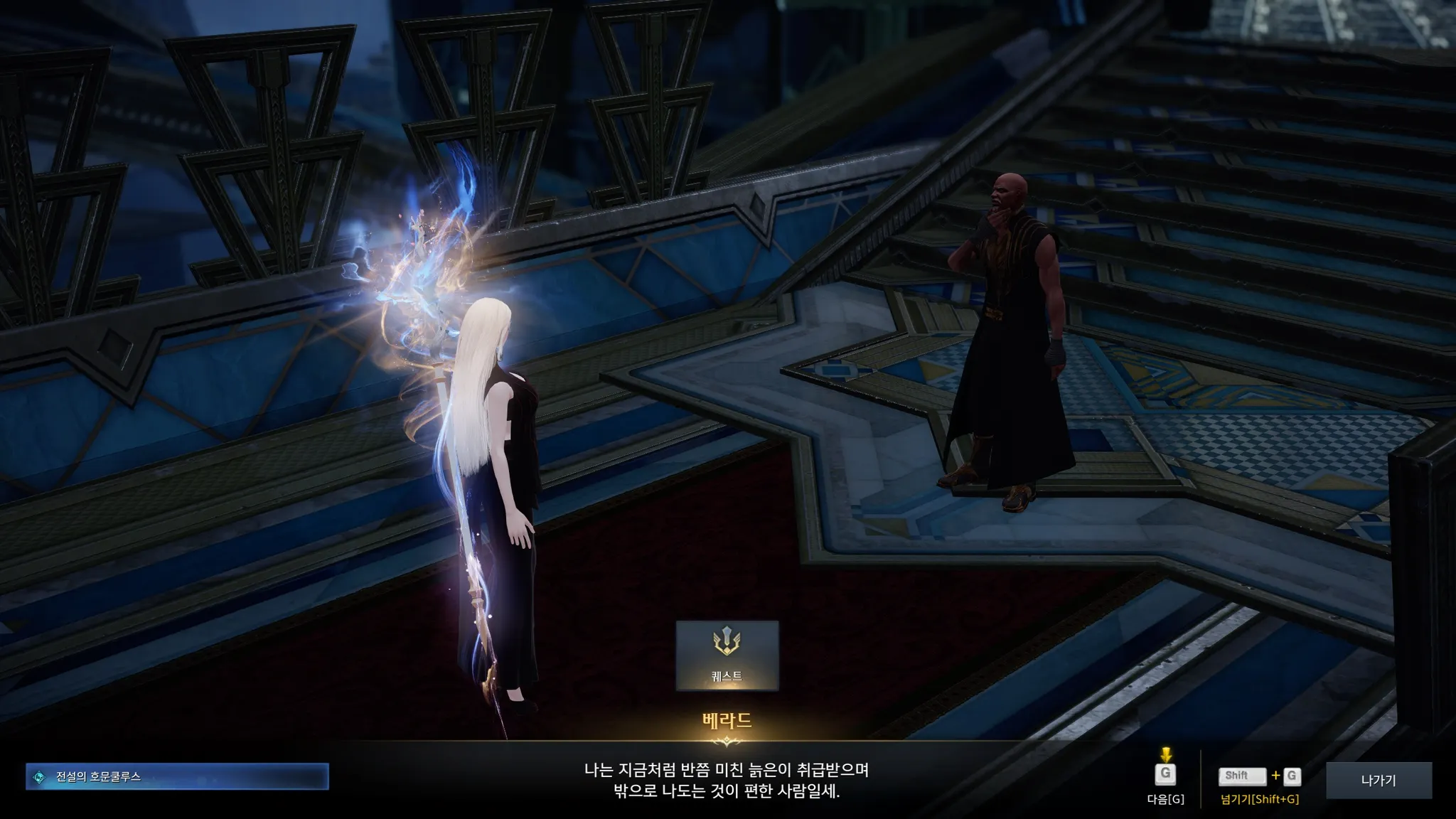Select the 전설의 호문쿨루스 quest tracker
Viewport: 1456px width, 819px height.
pyautogui.click(x=177, y=777)
